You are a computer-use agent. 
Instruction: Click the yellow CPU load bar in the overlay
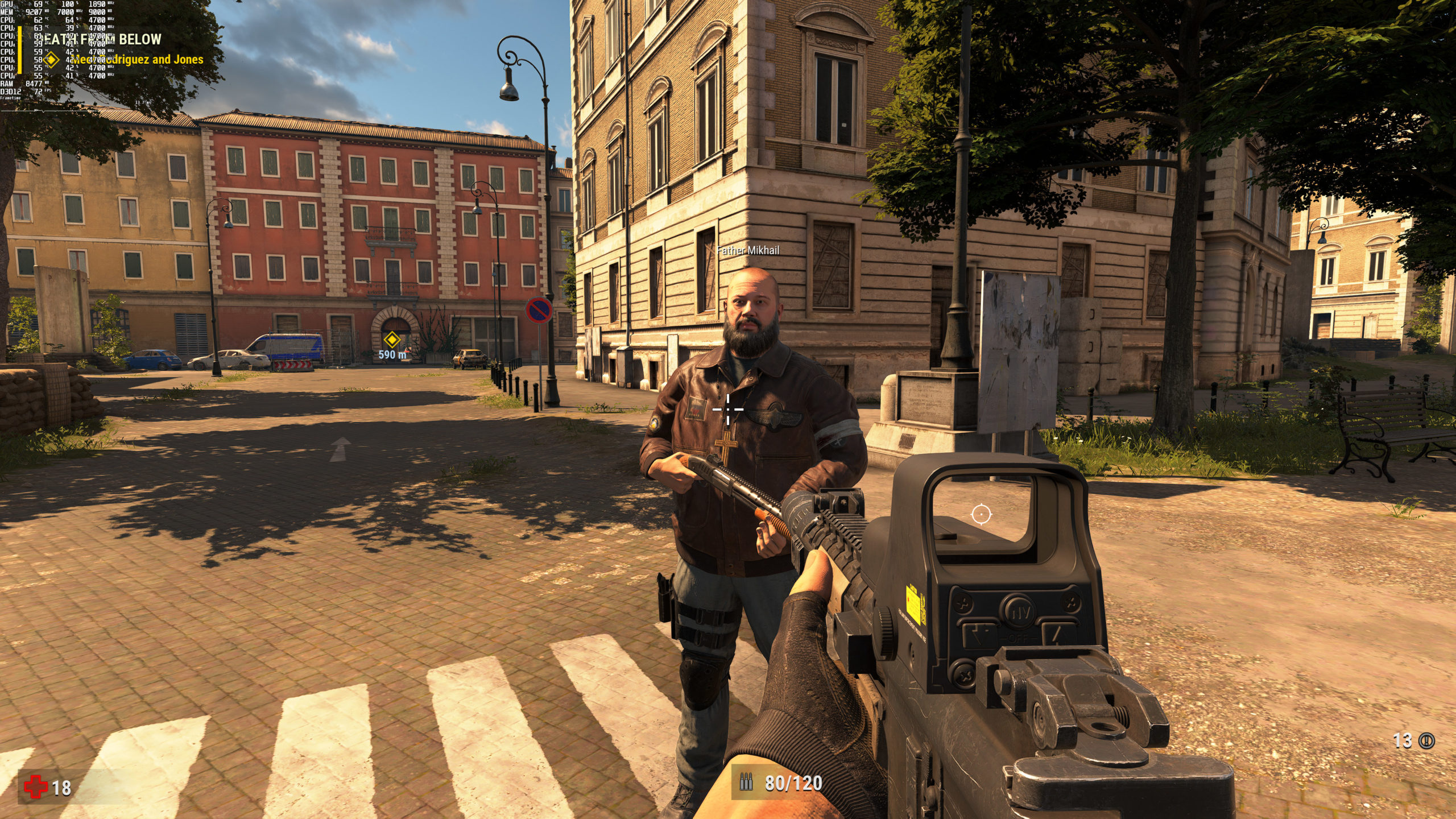[x=19, y=50]
